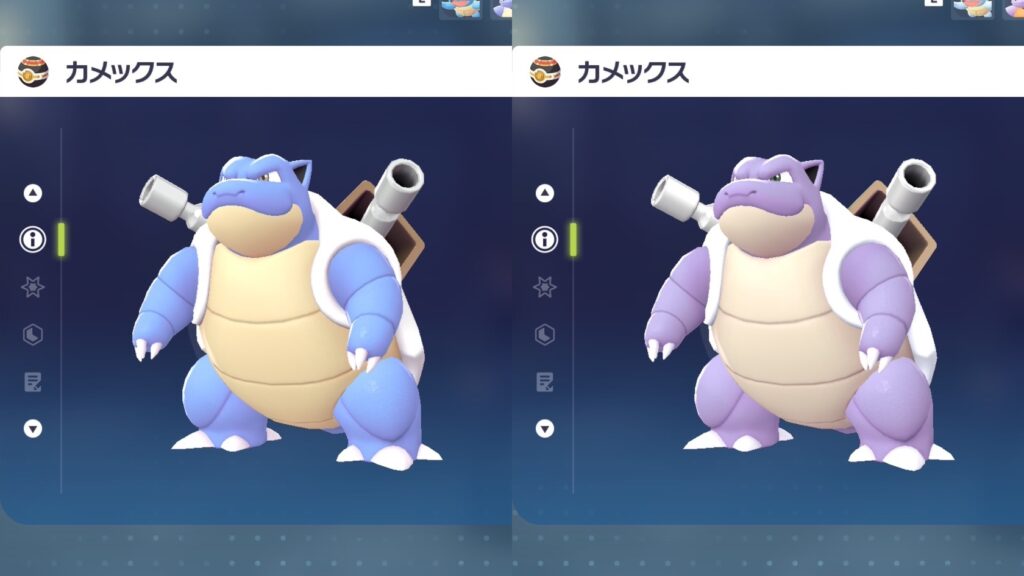
Task: Open star-burst tab beside the purple Blastoise
Action: [545, 287]
